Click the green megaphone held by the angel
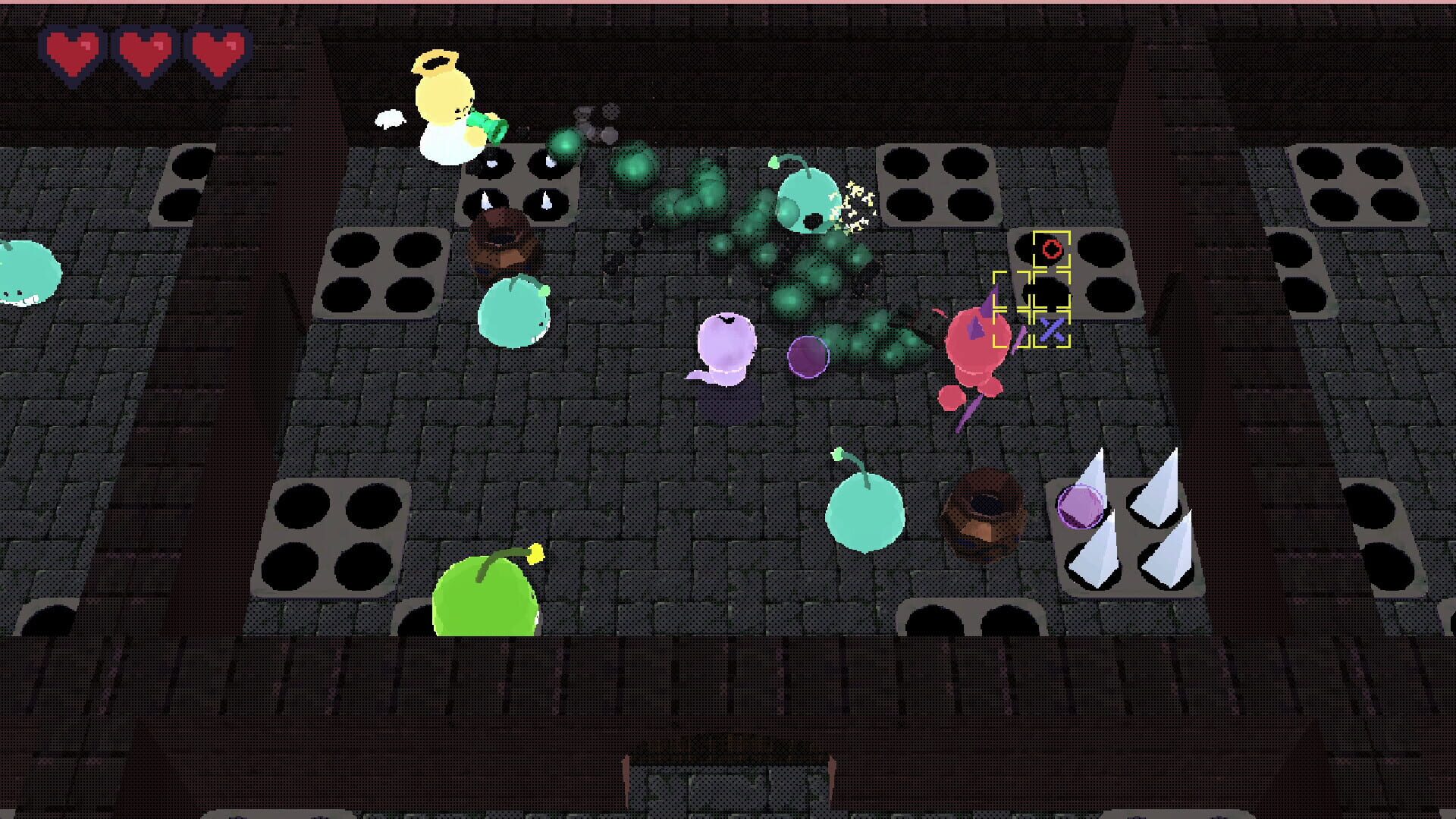Screen dimensions: 1456x819 [490, 125]
